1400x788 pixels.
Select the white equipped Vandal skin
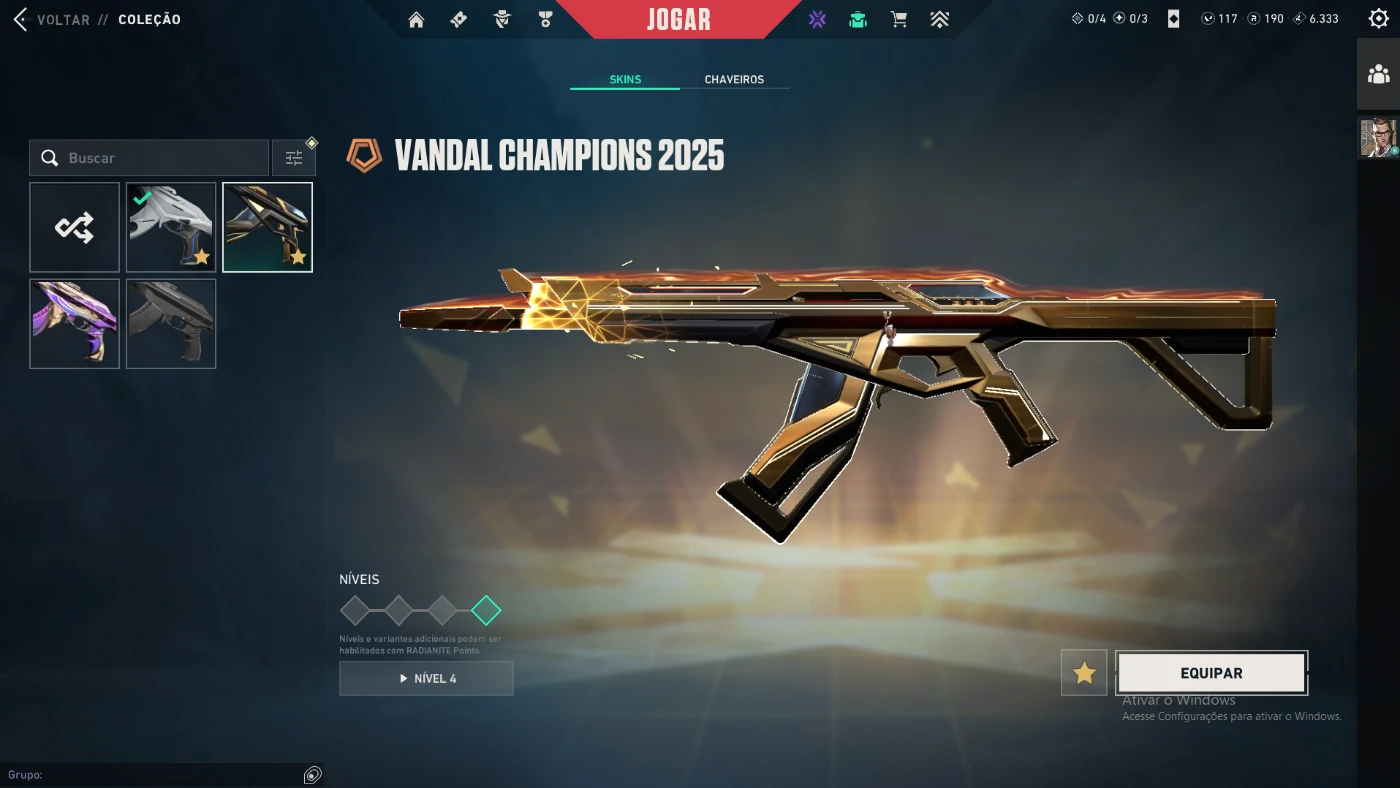coord(171,227)
